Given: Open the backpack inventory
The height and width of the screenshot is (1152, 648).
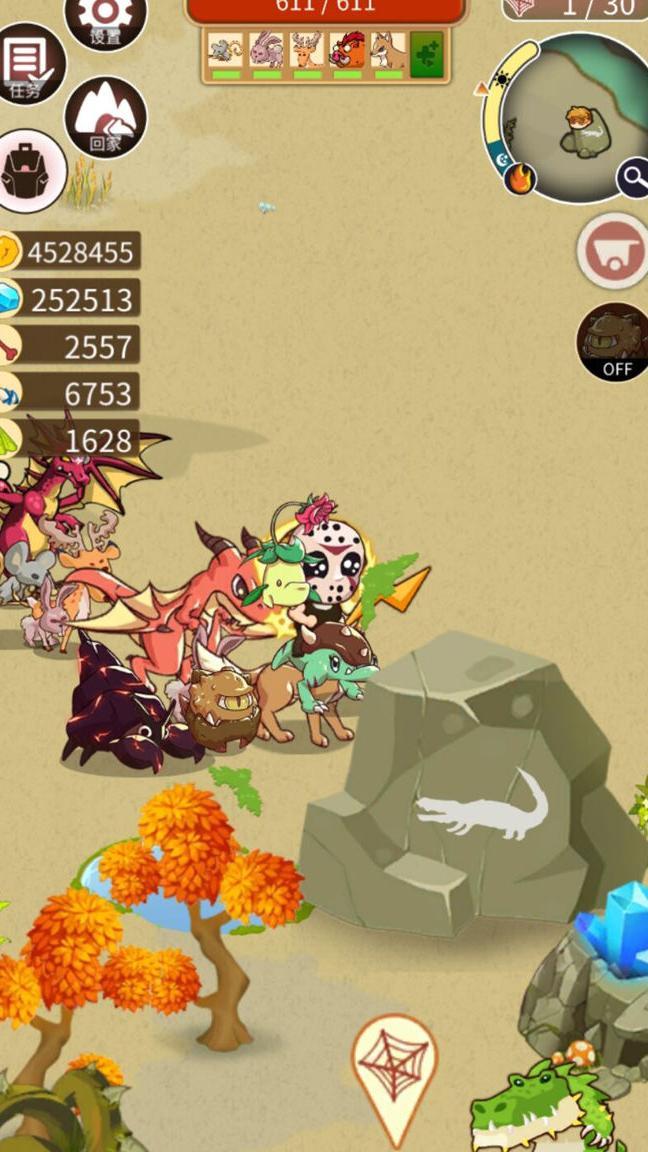Looking at the screenshot, I should [x=29, y=170].
